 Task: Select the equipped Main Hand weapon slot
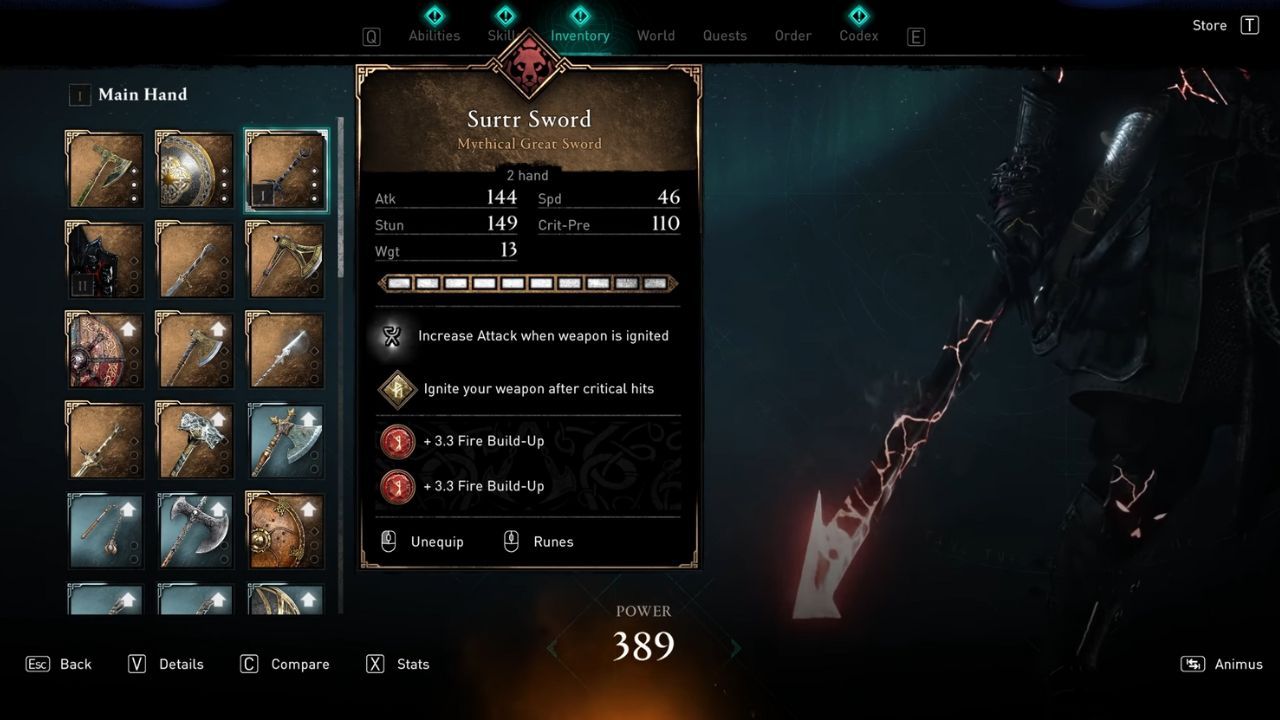(x=285, y=170)
